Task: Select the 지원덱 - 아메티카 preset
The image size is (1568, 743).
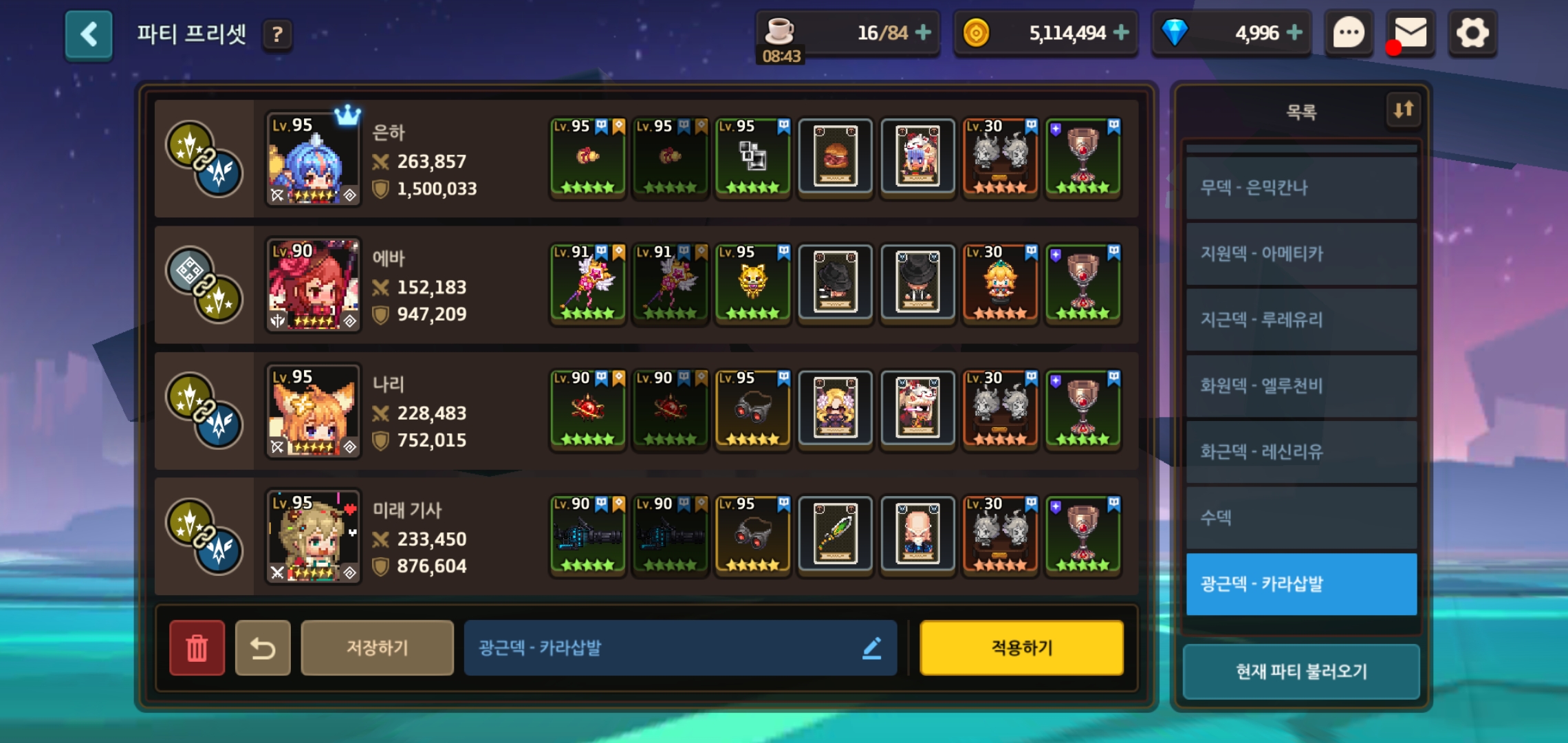Action: pos(1301,254)
